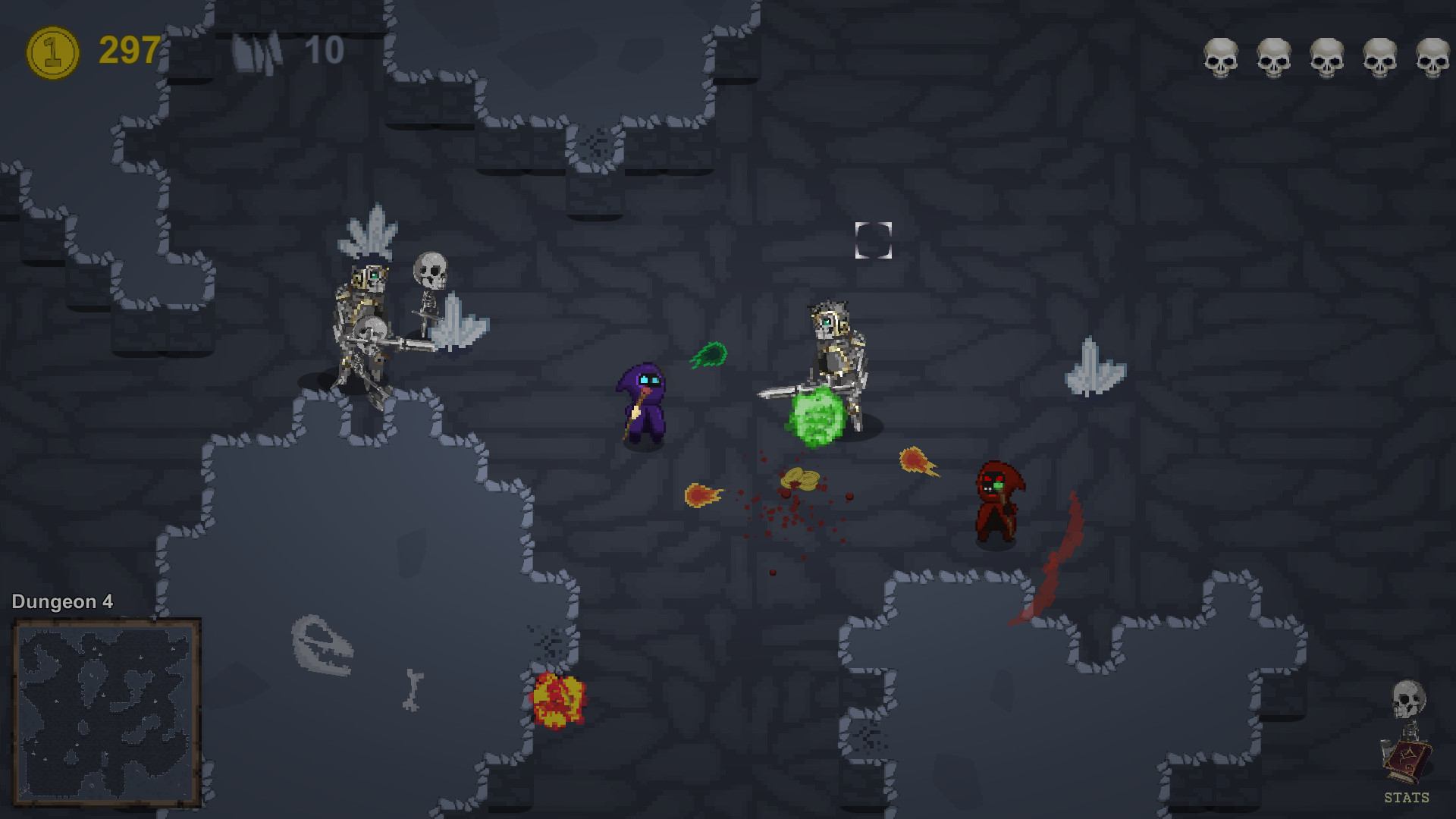This screenshot has width=1456, height=819.
Task: Click the purple hooded wizard player
Action: tap(644, 402)
